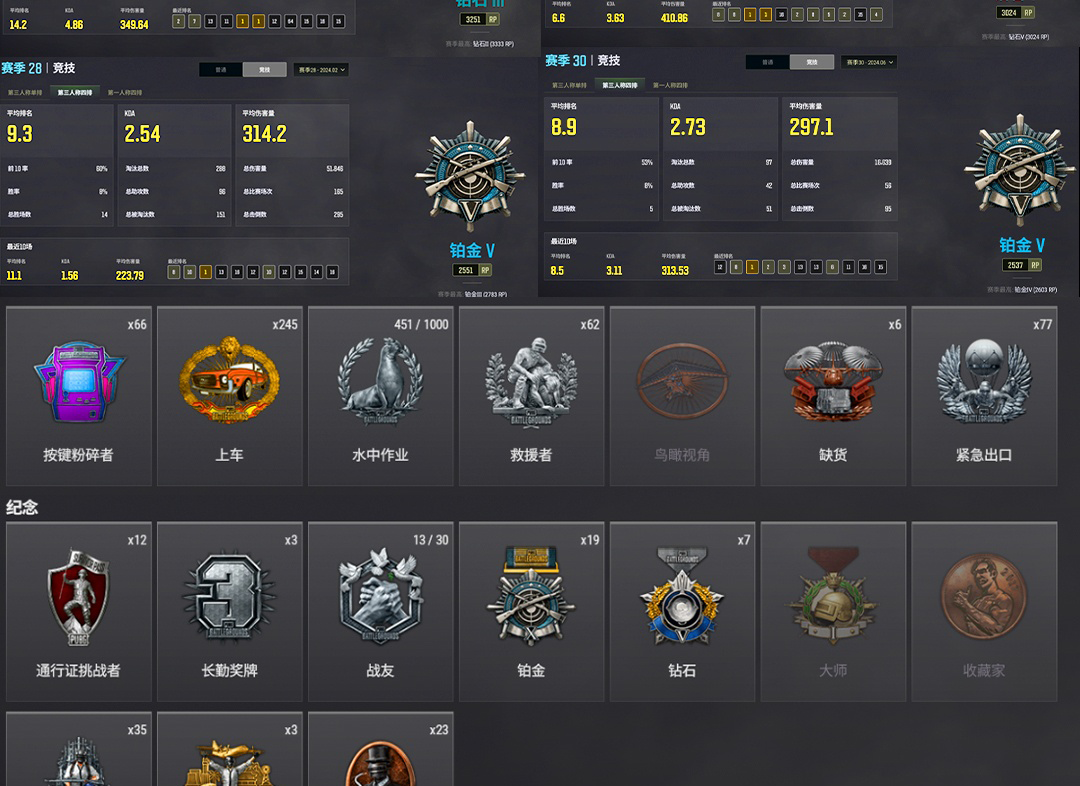Viewport: 1080px width, 786px height.
Task: View the 长勤奖牌 number 3 medal
Action: tap(230, 612)
